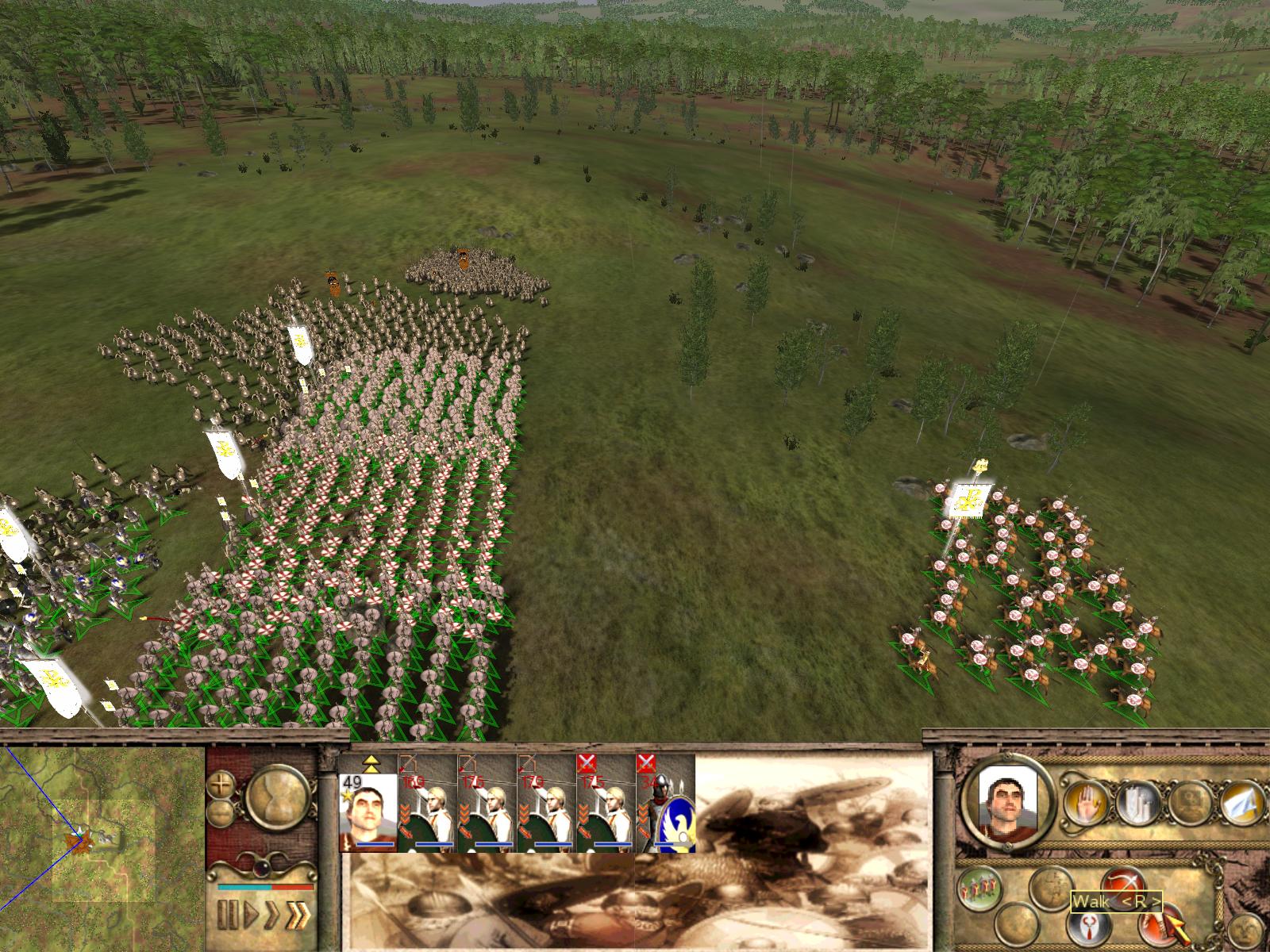Pause the battle
This screenshot has height=952, width=1270.
227,914
